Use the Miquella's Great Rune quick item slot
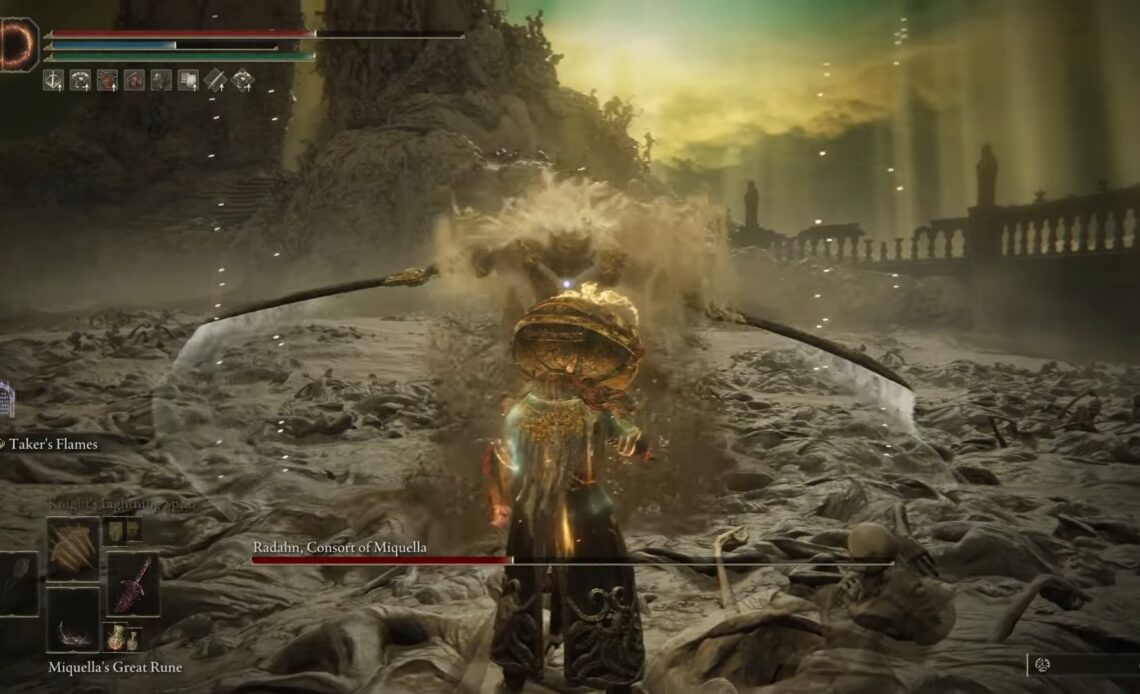This screenshot has width=1140, height=694. 73,620
